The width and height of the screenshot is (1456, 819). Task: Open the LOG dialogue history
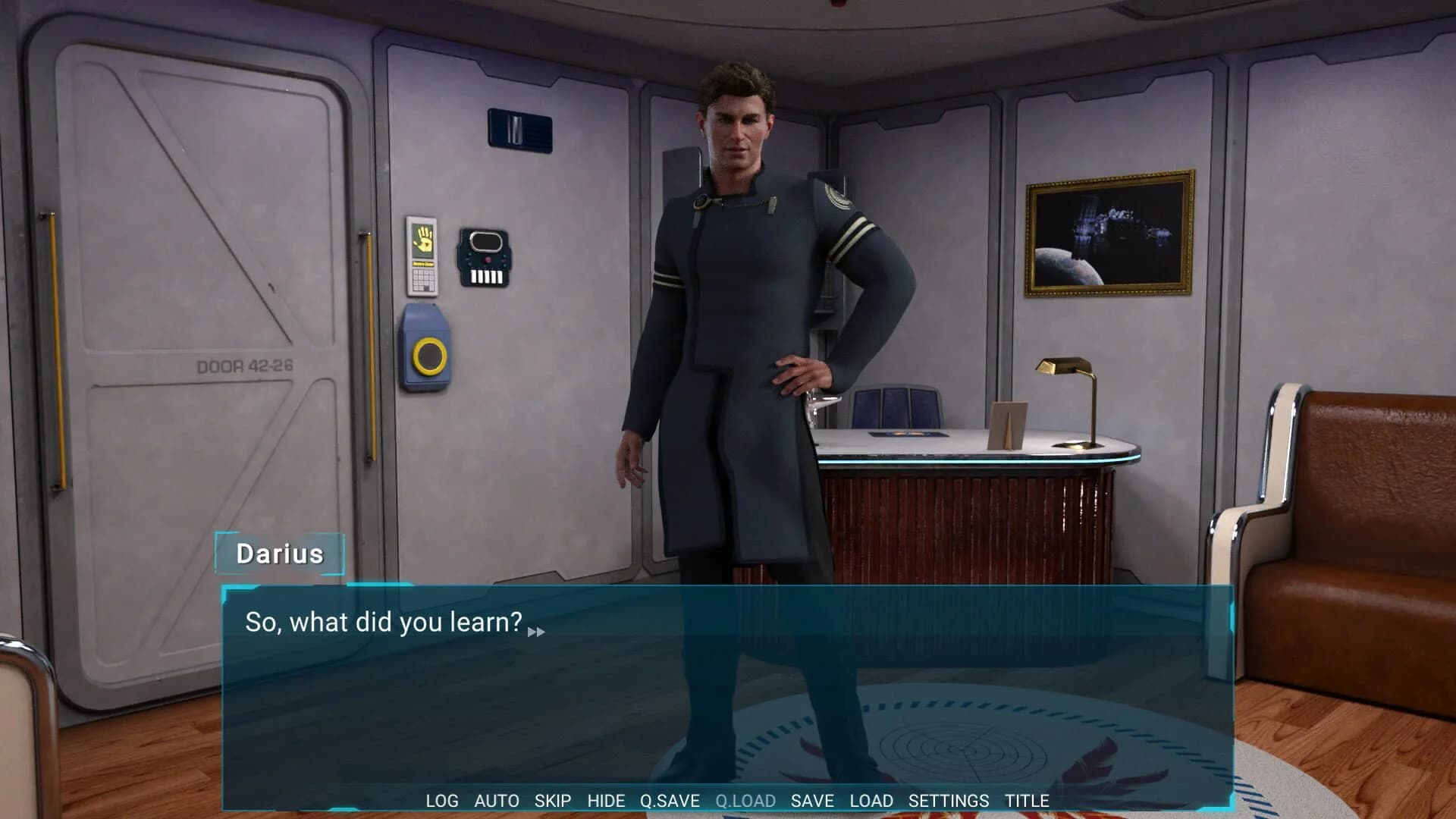[x=442, y=801]
